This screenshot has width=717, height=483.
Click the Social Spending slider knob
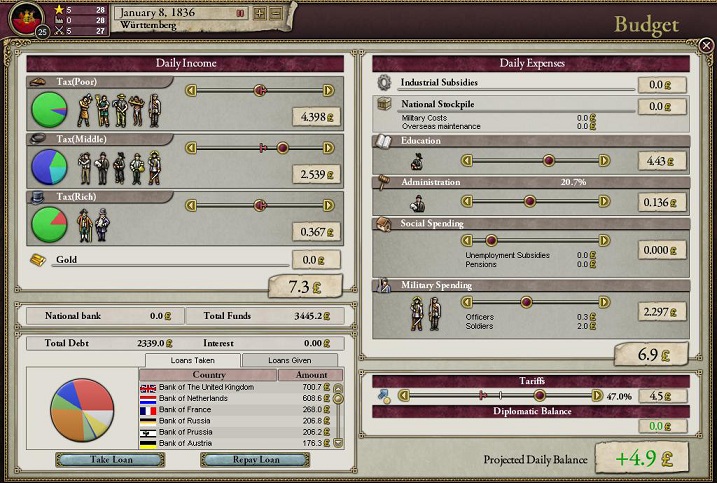(491, 241)
